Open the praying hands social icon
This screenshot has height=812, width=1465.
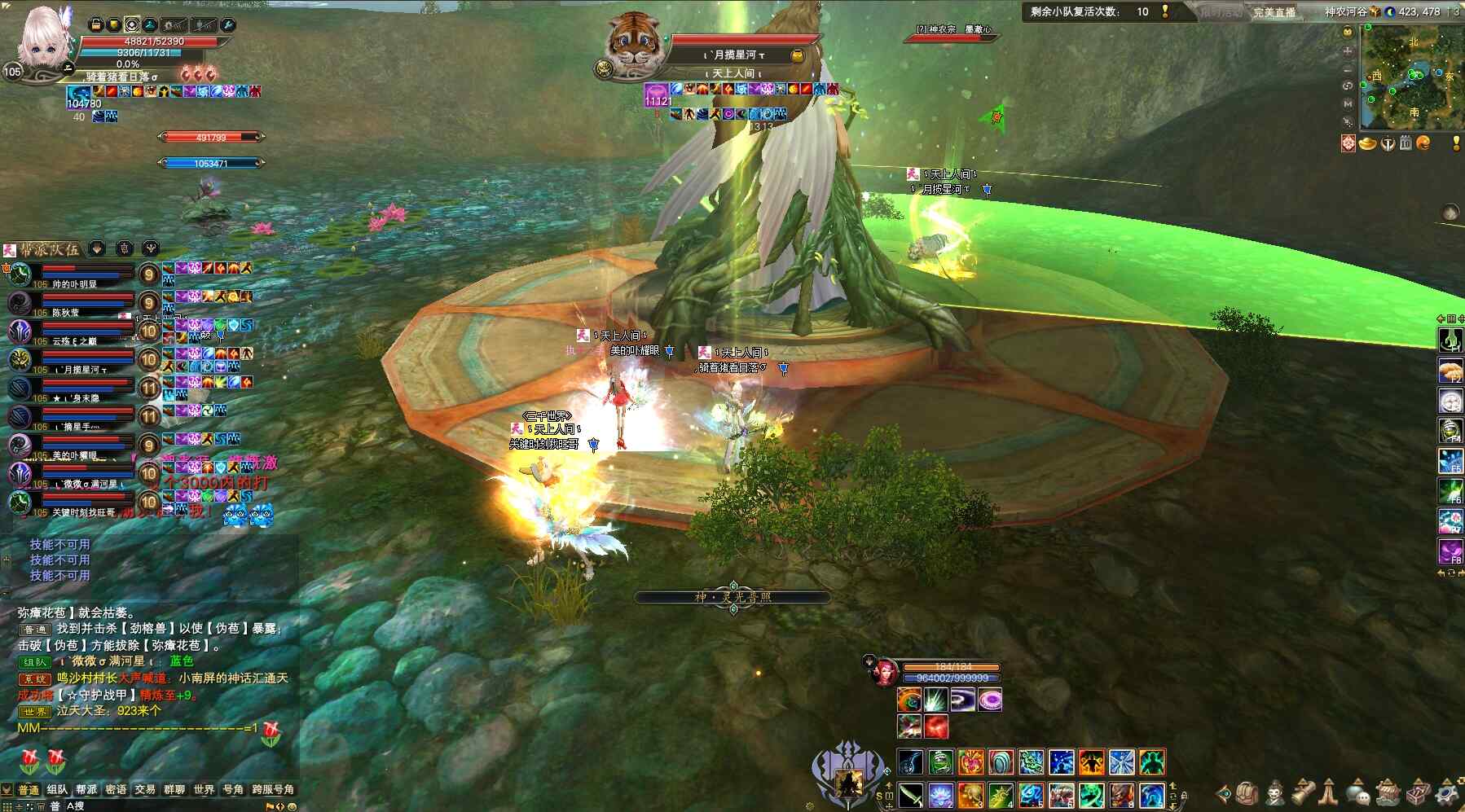[1329, 792]
